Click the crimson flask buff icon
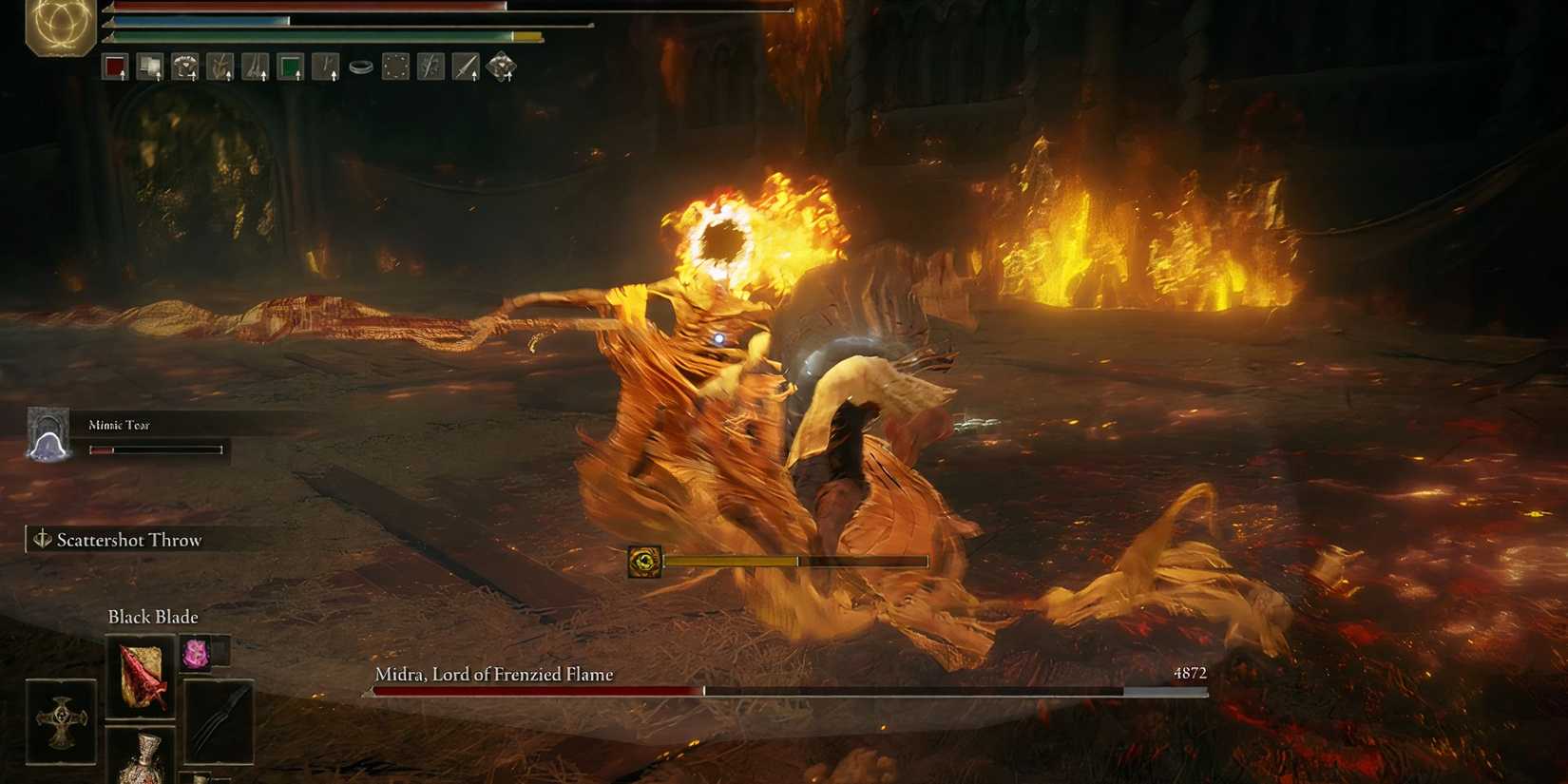This screenshot has height=784, width=1568. tap(115, 65)
